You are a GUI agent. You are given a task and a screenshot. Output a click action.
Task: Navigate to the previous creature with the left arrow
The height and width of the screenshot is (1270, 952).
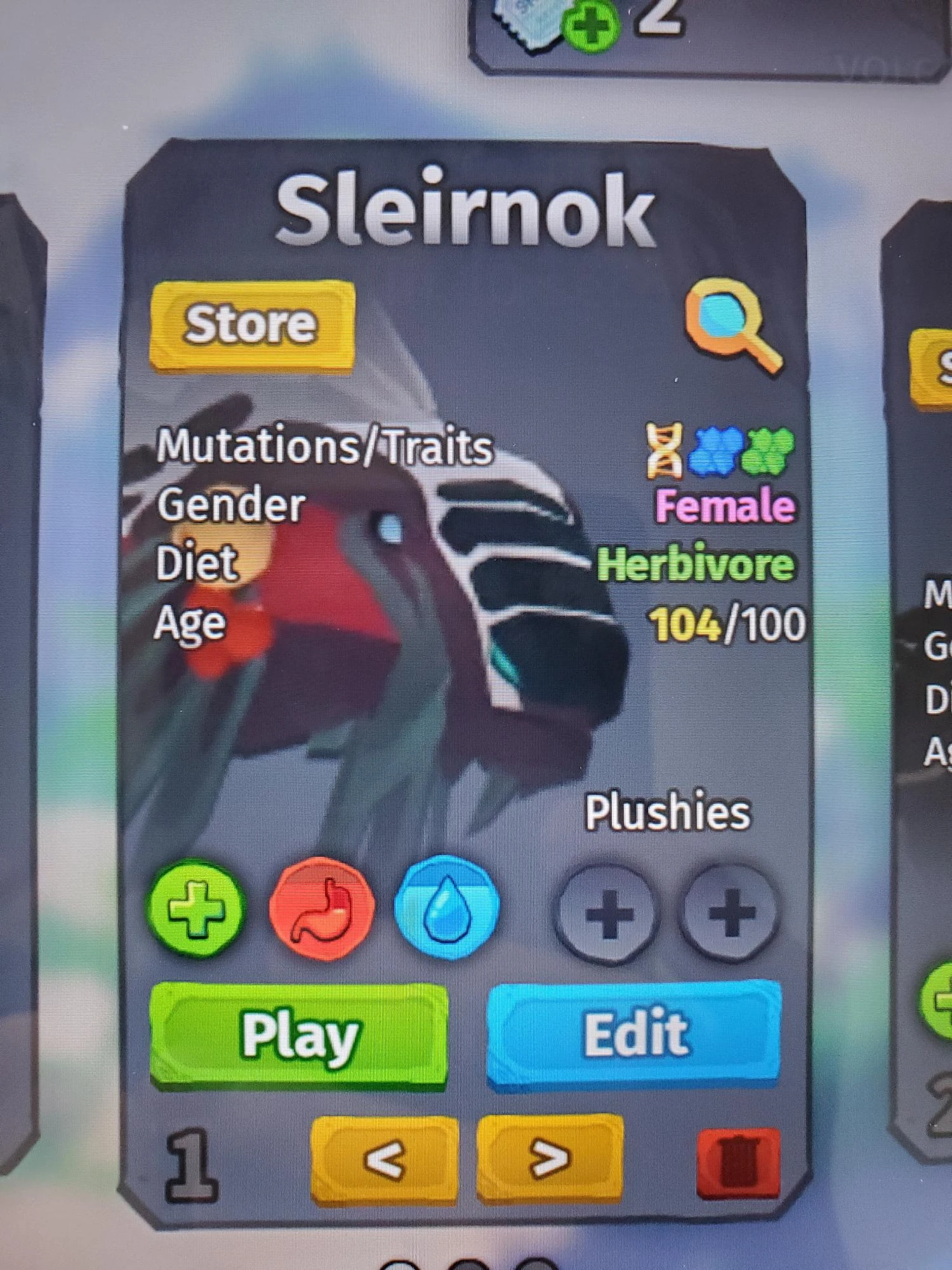(x=384, y=1157)
